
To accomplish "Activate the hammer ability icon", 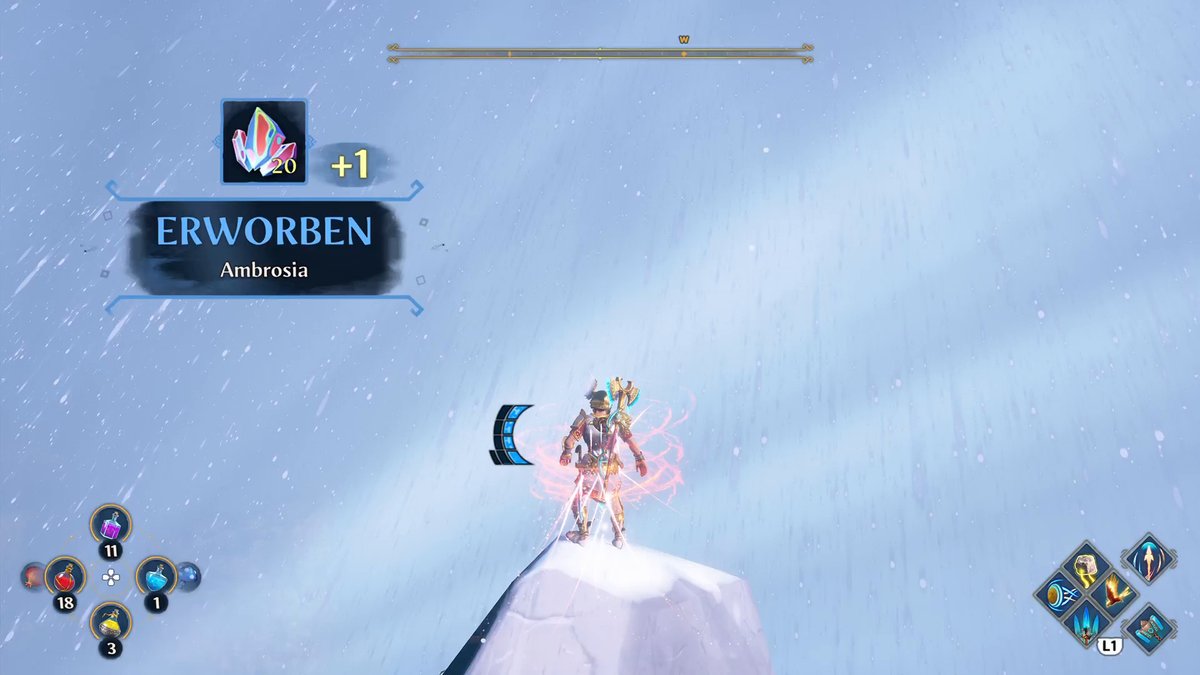I will tap(1148, 629).
